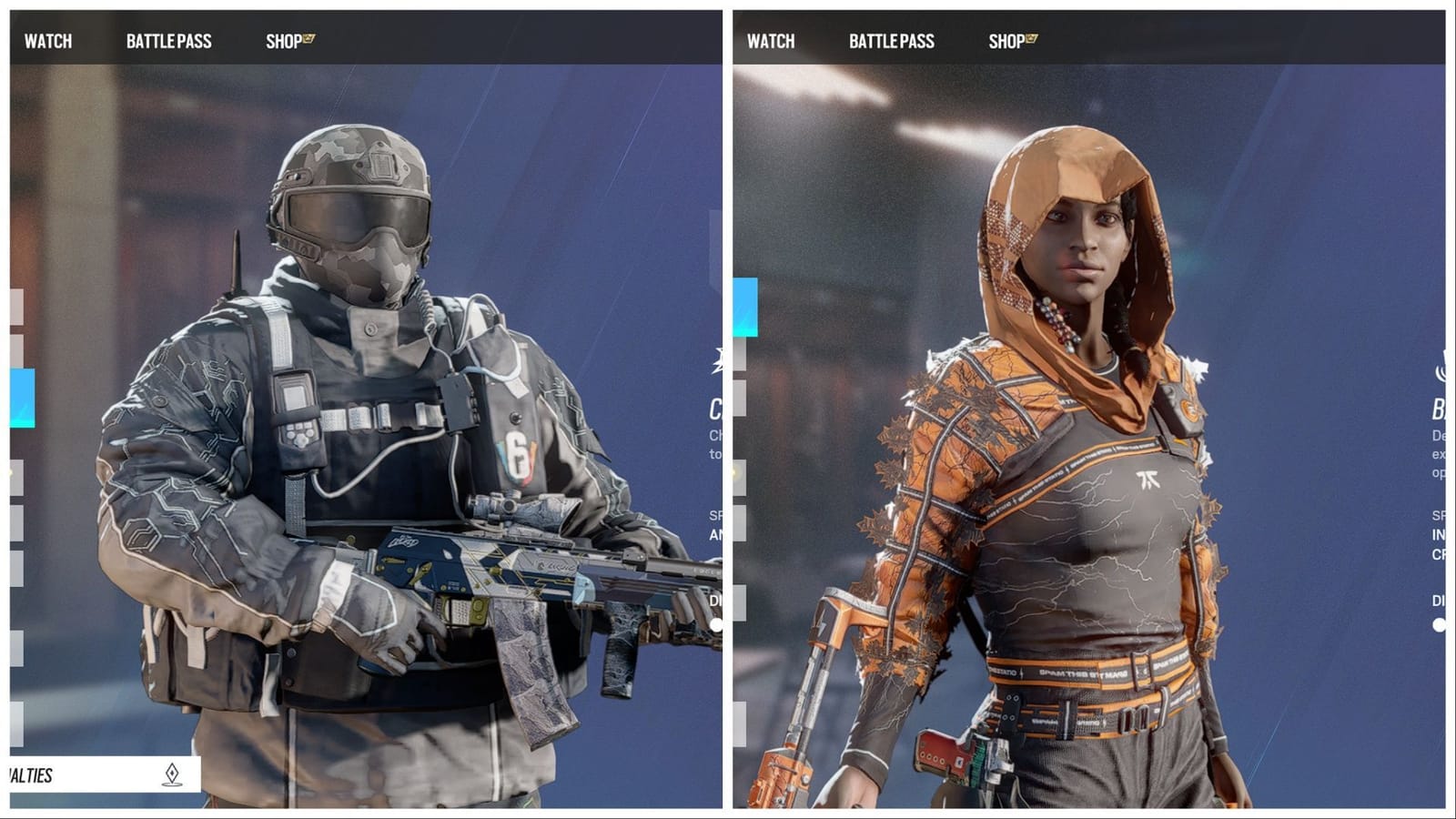Click the Shop external-link icon on the left panel
Viewport: 1456px width, 819px height.
click(308, 37)
